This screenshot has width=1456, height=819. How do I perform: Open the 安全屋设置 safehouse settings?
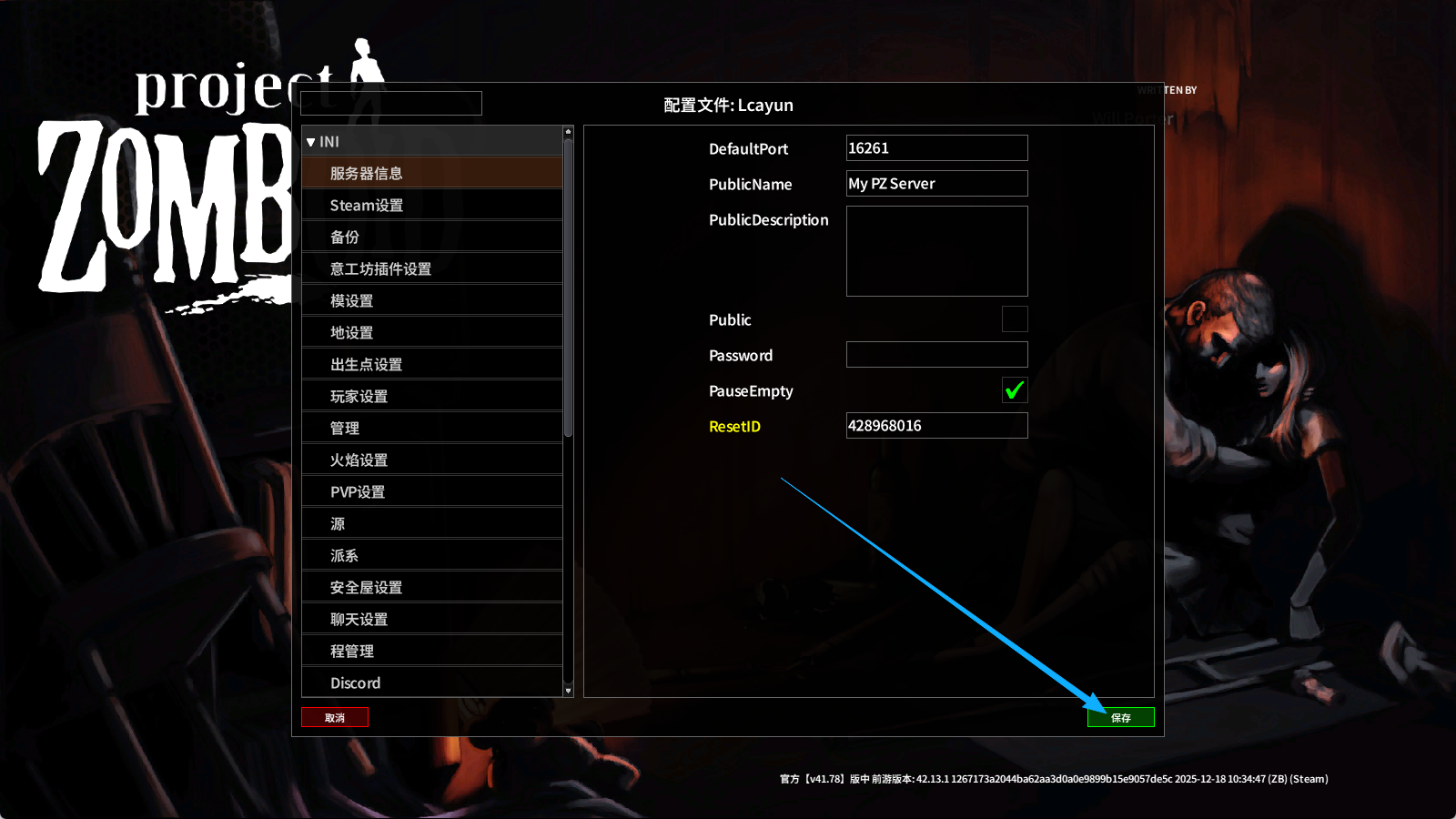point(432,587)
